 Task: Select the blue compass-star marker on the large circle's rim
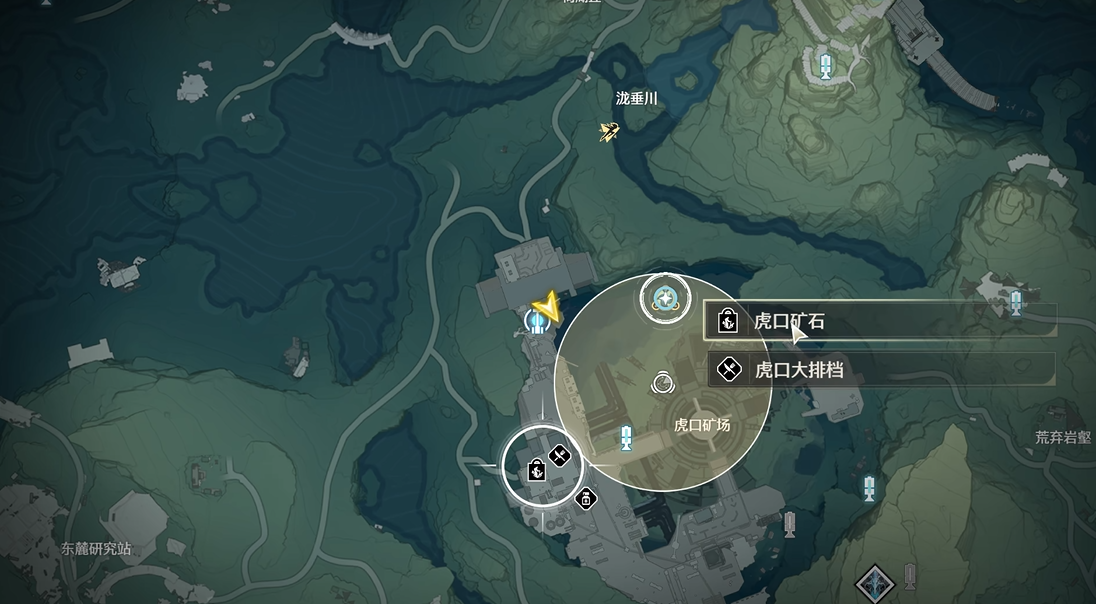point(663,297)
